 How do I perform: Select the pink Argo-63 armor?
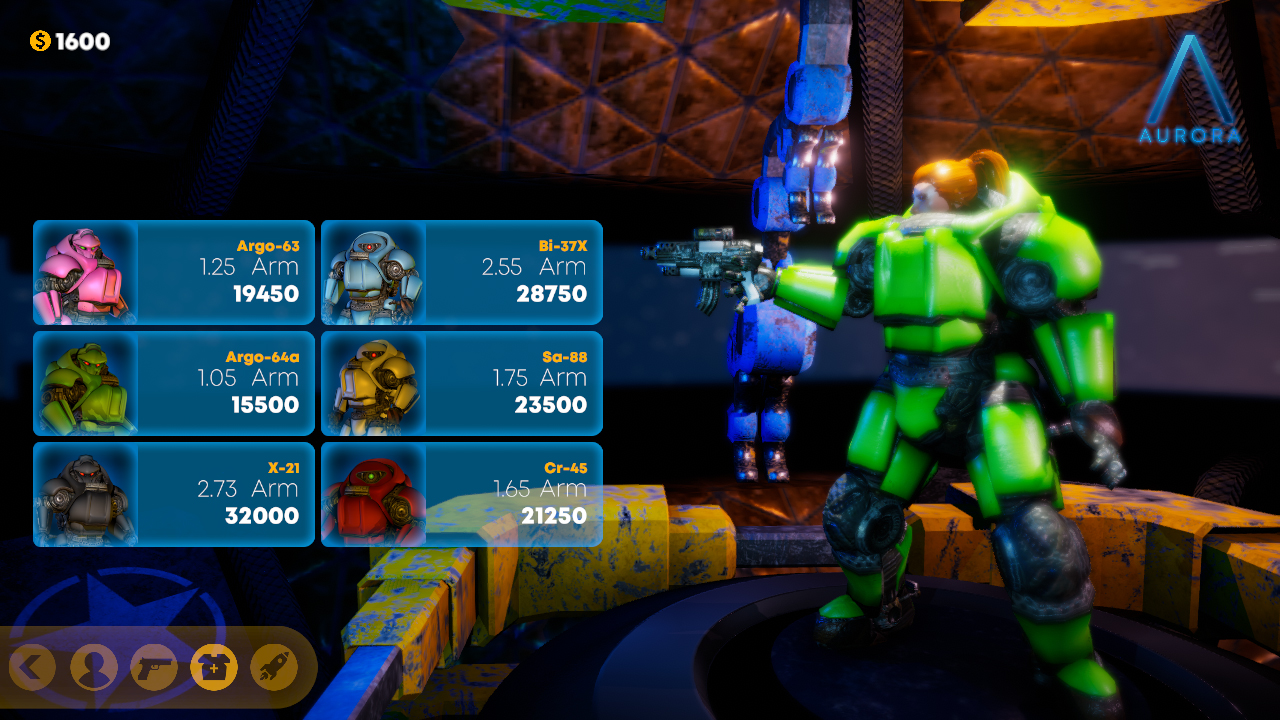(x=174, y=273)
